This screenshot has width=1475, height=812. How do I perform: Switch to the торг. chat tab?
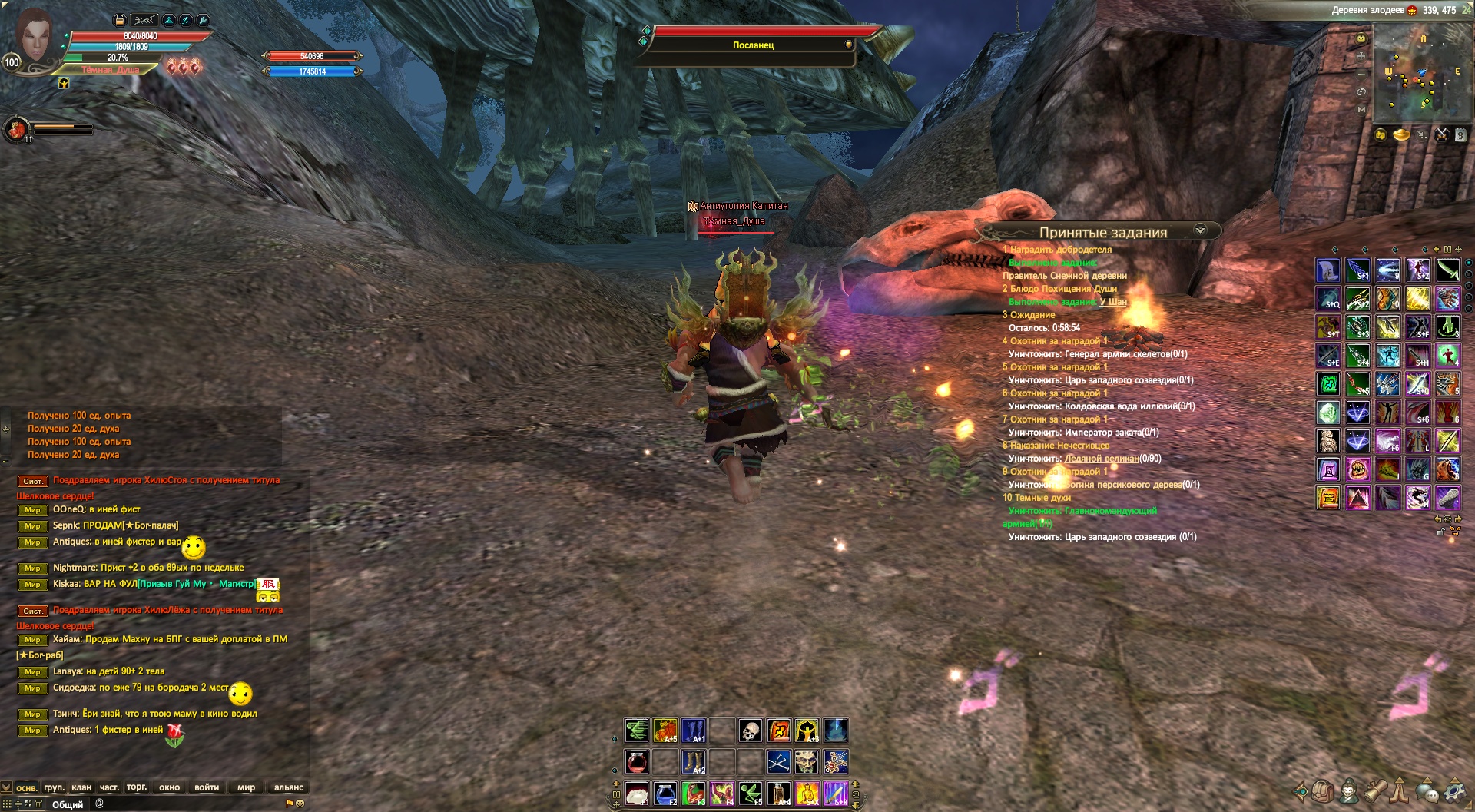pos(137,787)
